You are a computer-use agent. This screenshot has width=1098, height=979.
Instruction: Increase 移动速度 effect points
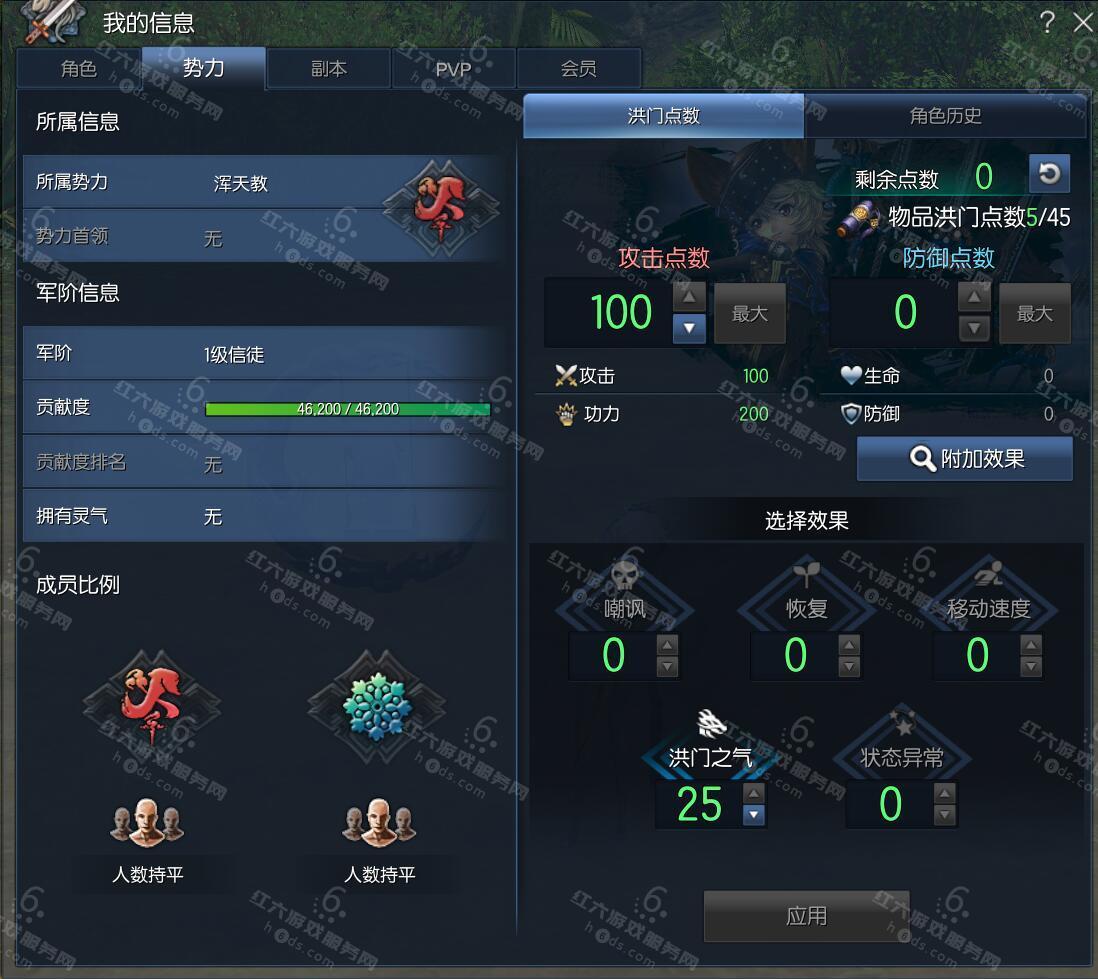point(1031,645)
